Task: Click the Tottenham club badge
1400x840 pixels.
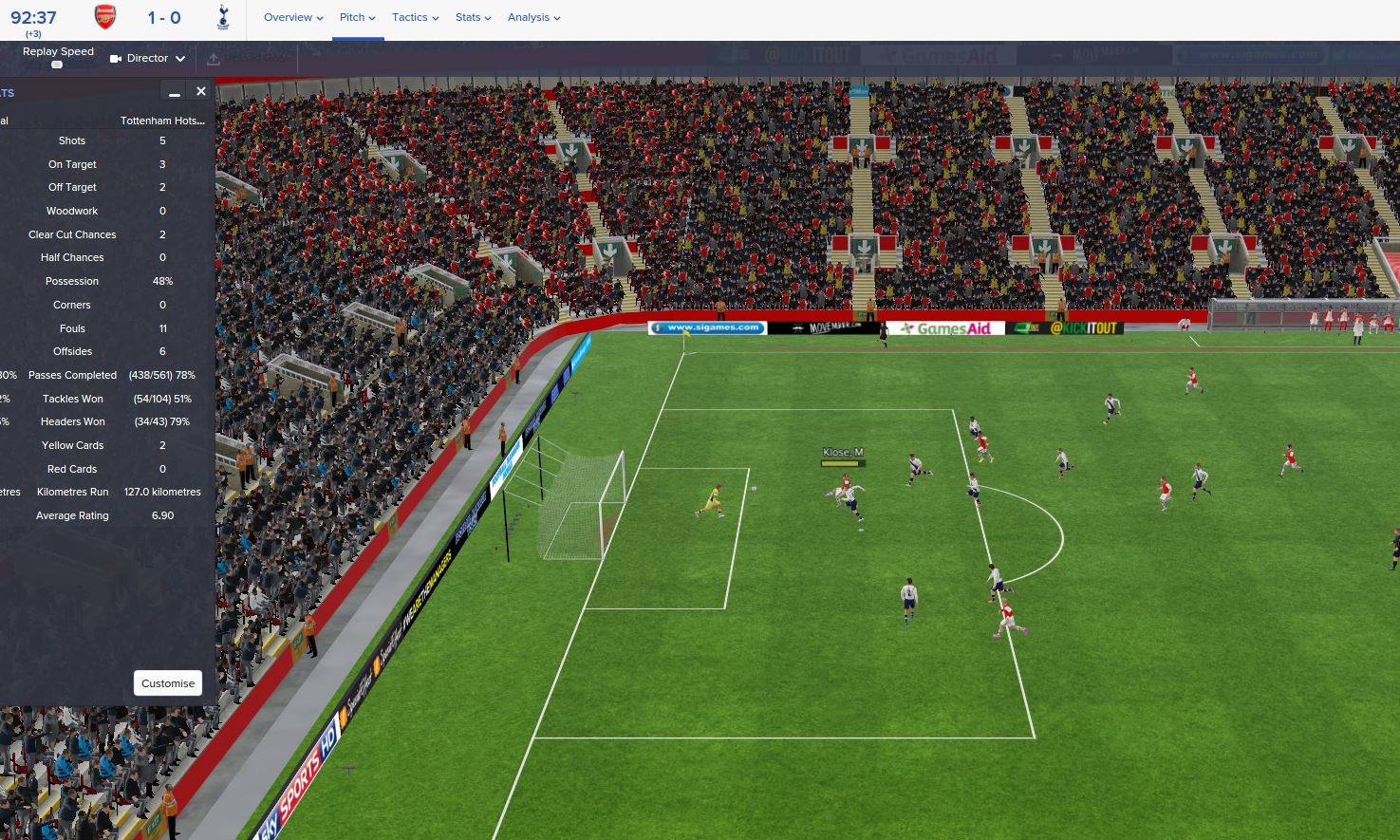Action: 223,17
